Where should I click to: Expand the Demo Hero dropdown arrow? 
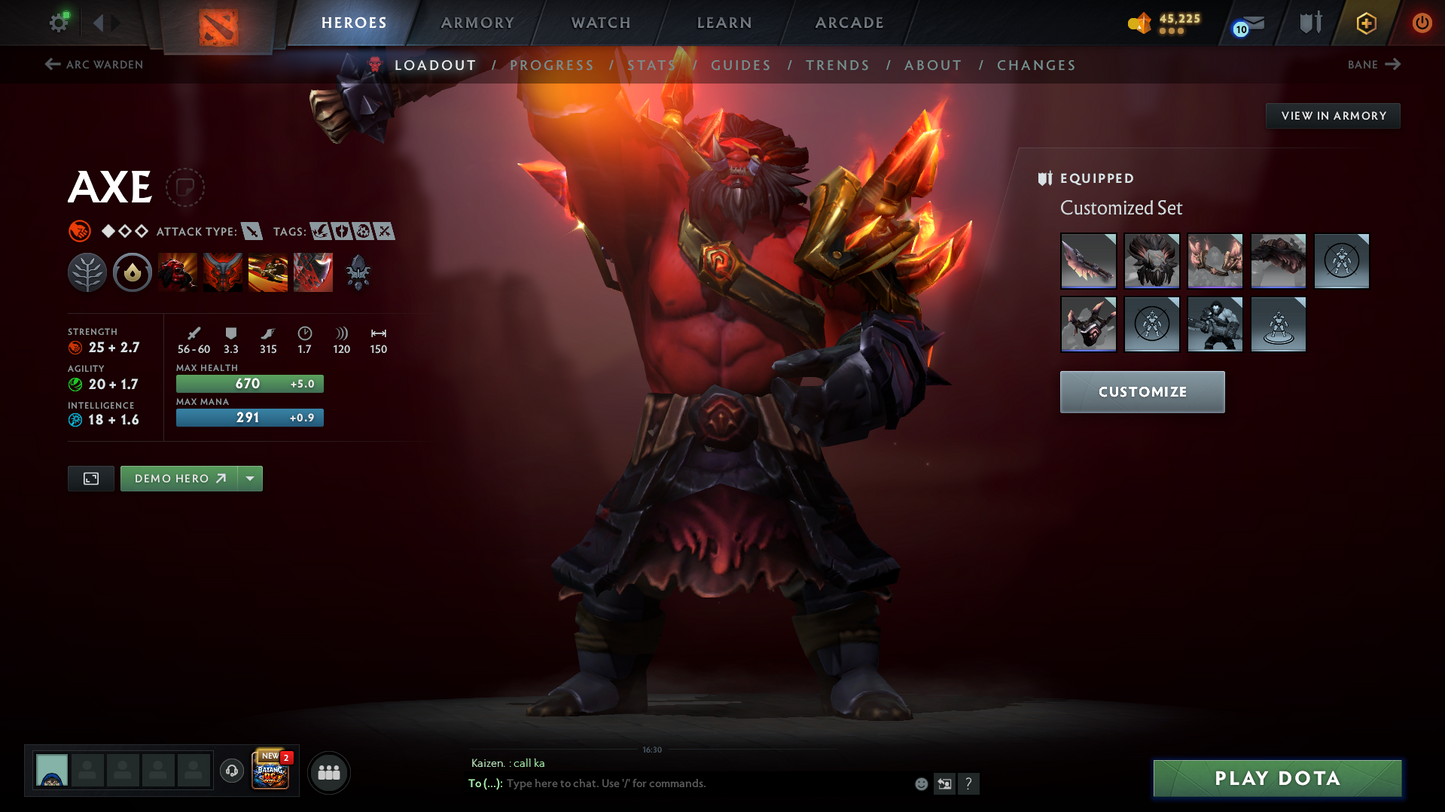coord(249,478)
